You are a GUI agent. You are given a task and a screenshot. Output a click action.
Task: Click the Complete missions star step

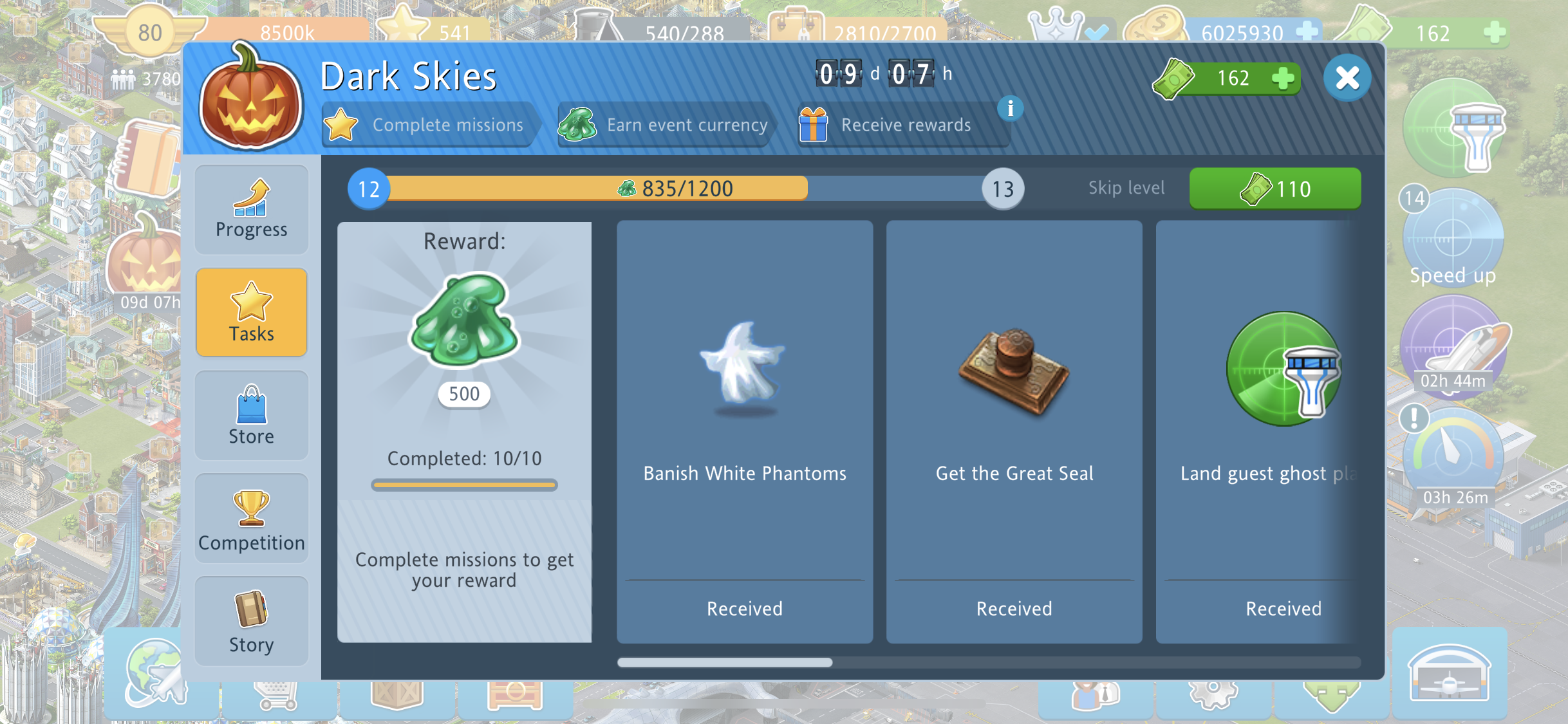(x=426, y=125)
